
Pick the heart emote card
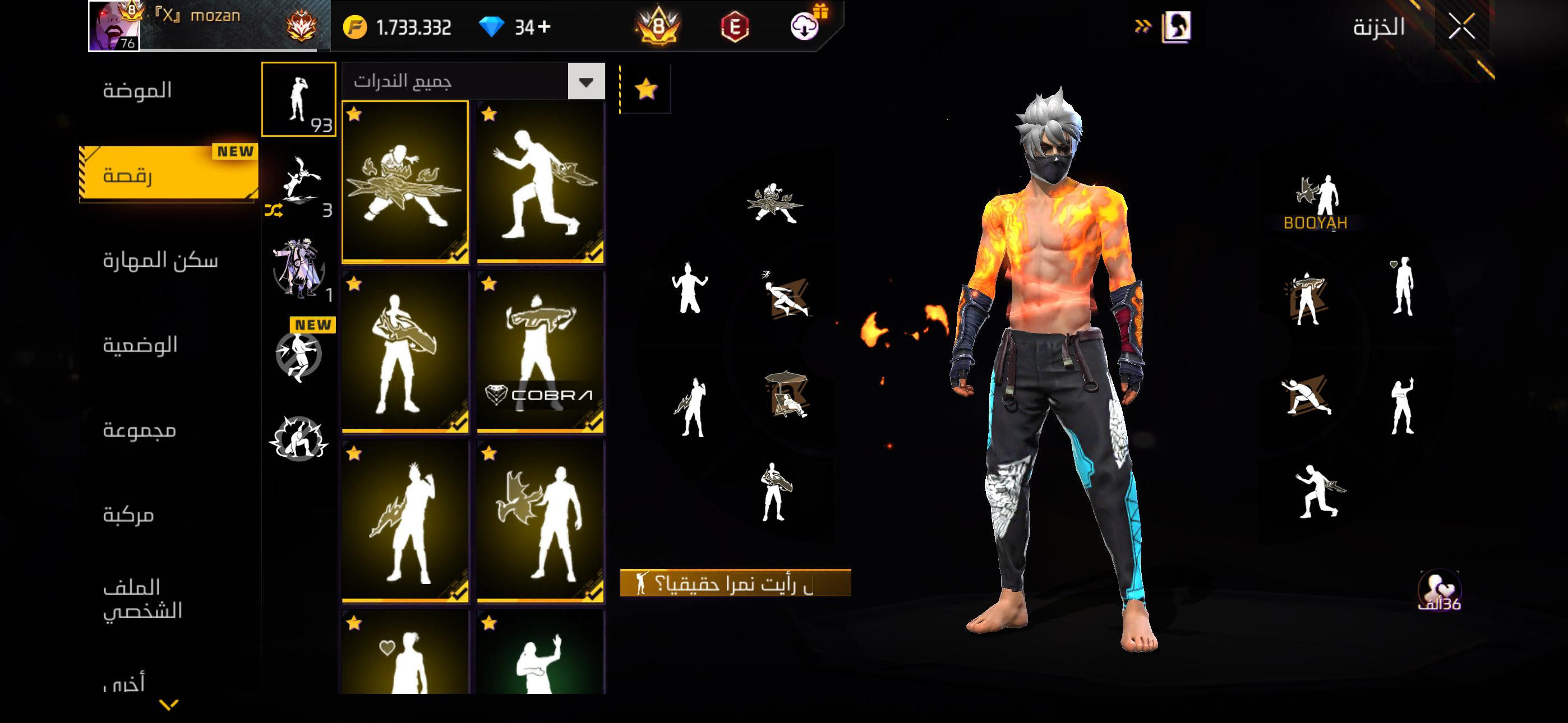pyautogui.click(x=405, y=654)
